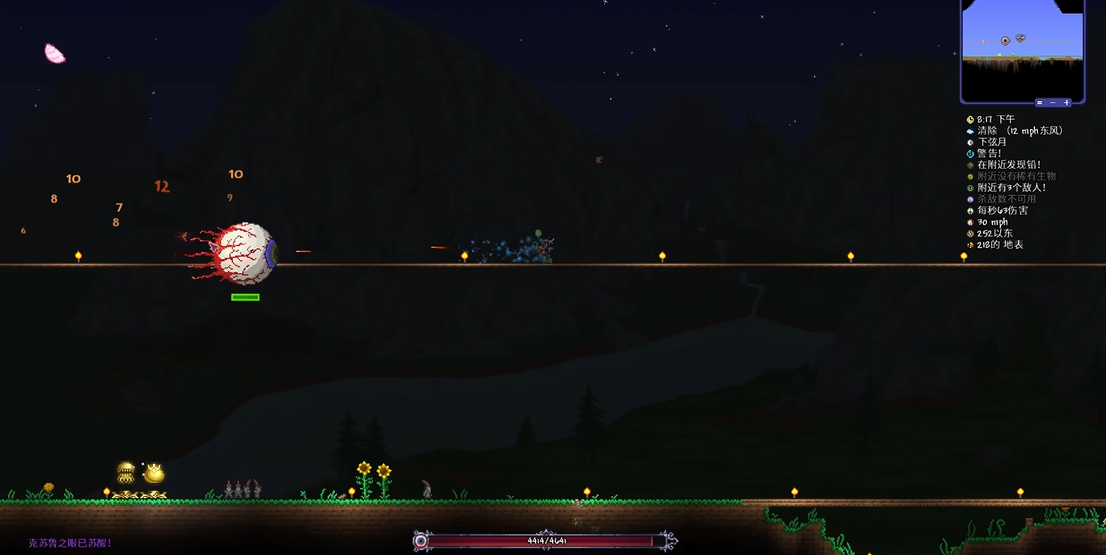The width and height of the screenshot is (1106, 555).
Task: Select the player head marker on minimap
Action: (1020, 38)
